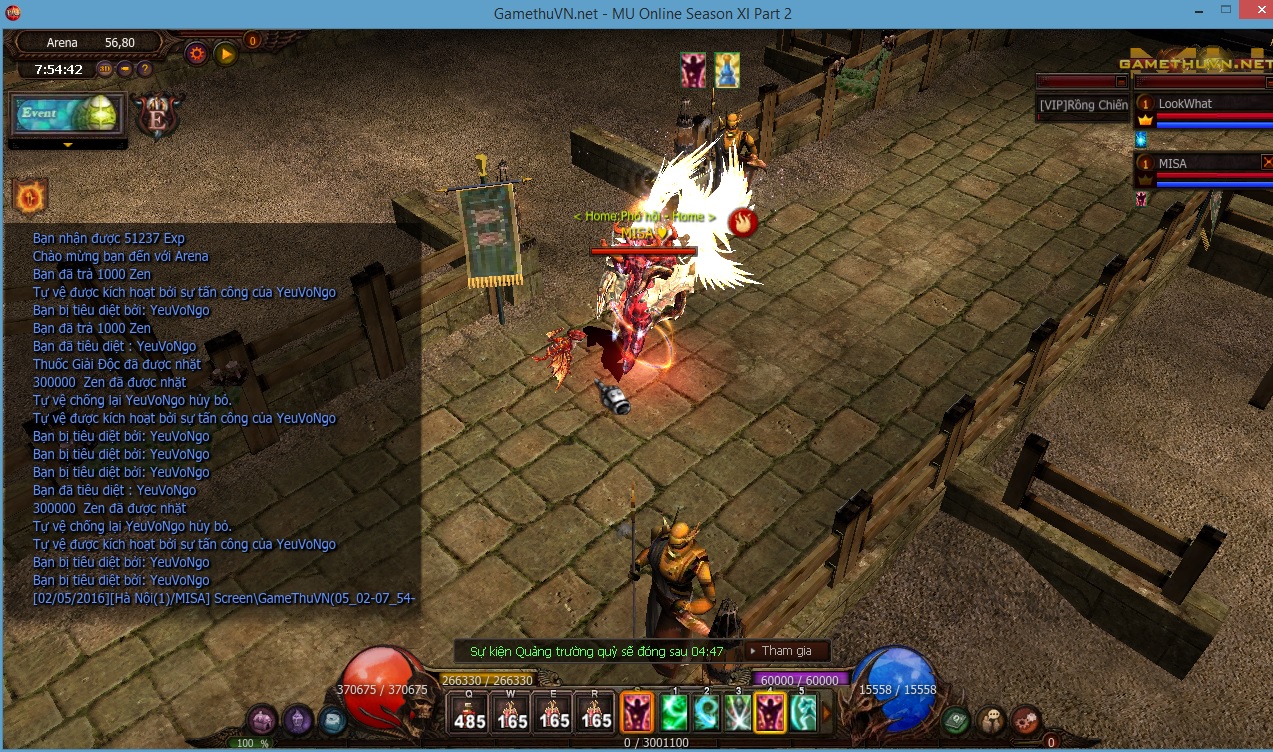Open the Event egg banner
Viewport: 1273px width, 752px height.
click(x=68, y=113)
